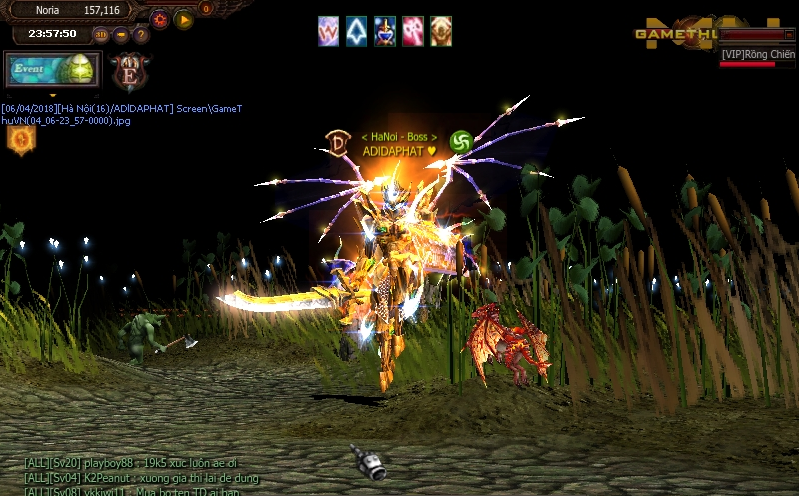The image size is (799, 496).
Task: Select the dark blue knight buff icon
Action: pos(385,31)
